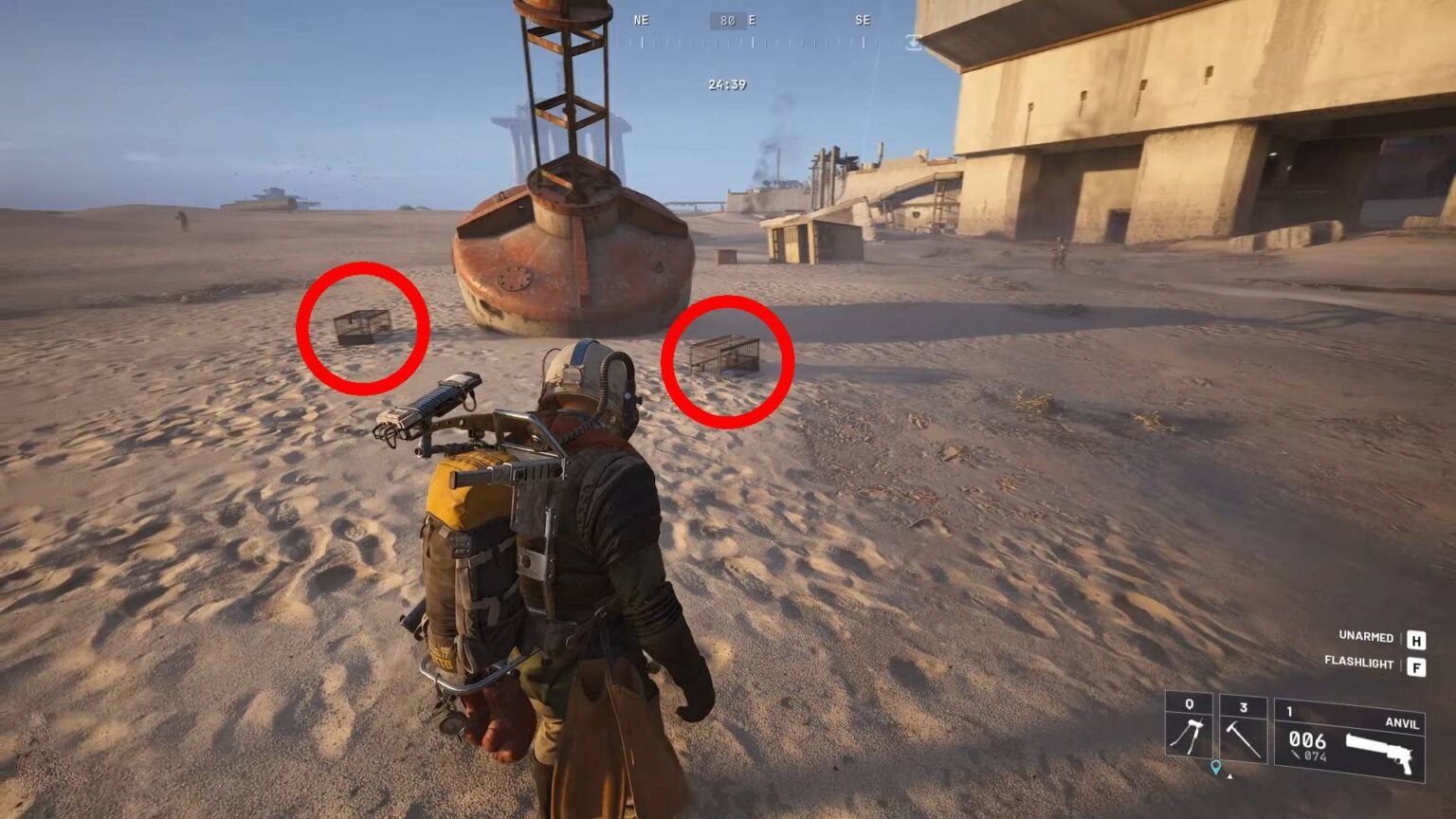Click the 24:39 timer text
This screenshot has height=819, width=1456.
pyautogui.click(x=727, y=84)
